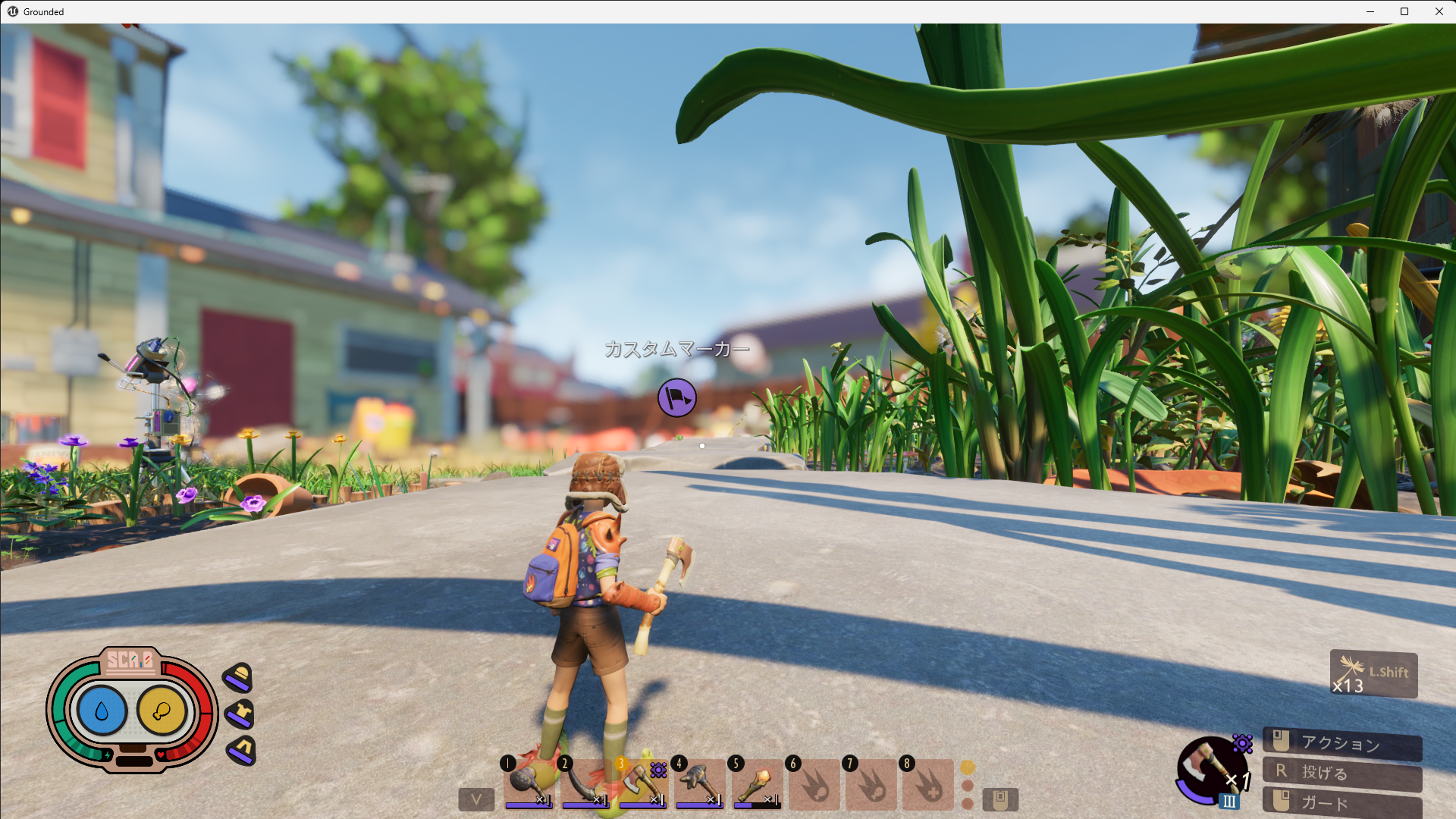Select the torch in hotbar slot 5

pos(755,783)
